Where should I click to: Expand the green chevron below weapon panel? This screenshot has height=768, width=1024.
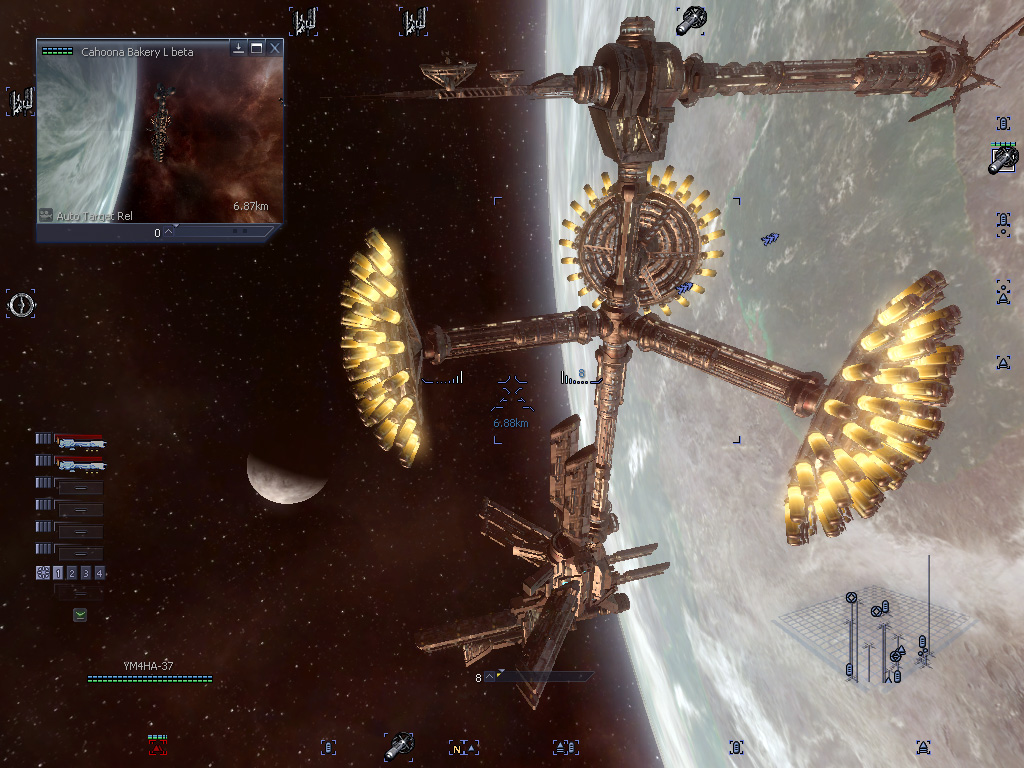(x=79, y=615)
